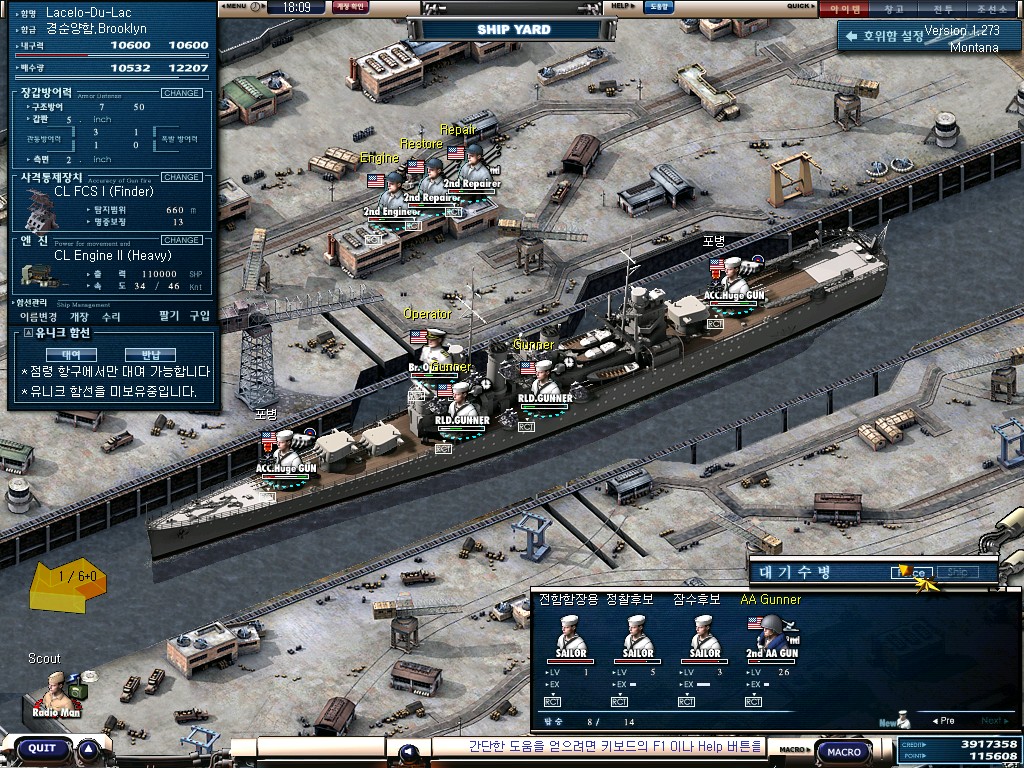Change the CL FCS I fire control
This screenshot has height=768, width=1024.
click(181, 177)
